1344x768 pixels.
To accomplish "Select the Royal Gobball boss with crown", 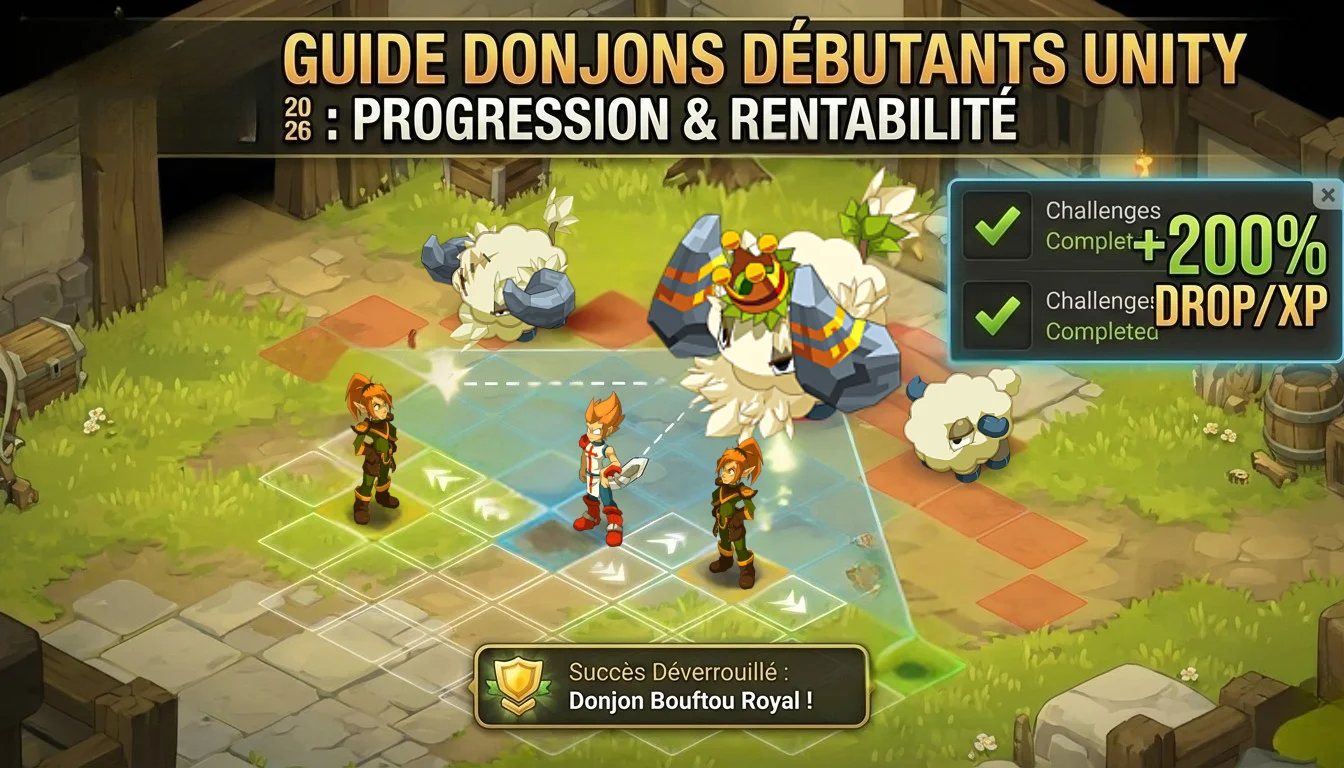I will coord(753,300).
